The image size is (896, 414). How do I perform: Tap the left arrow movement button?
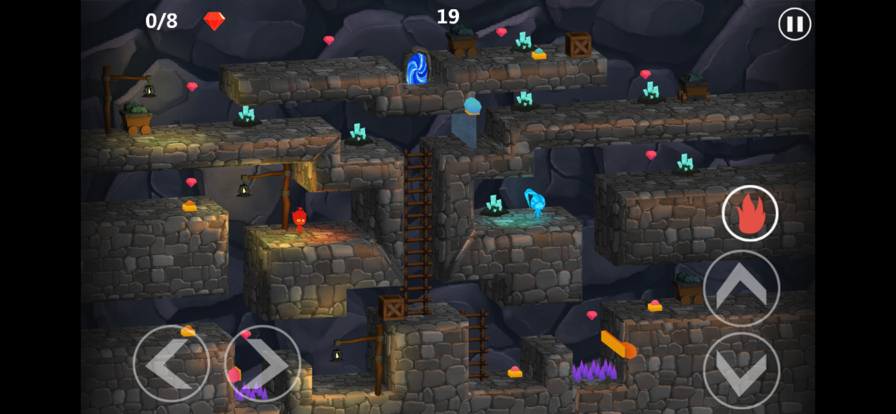171,363
